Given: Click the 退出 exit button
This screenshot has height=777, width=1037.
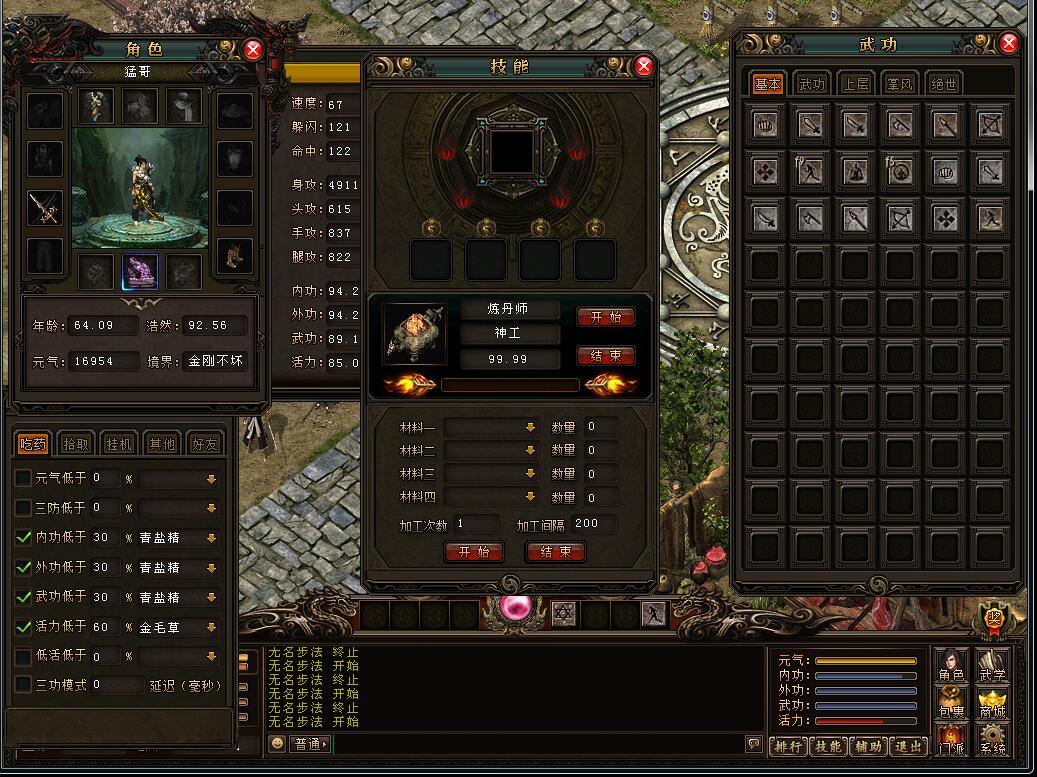Looking at the screenshot, I should [x=908, y=746].
